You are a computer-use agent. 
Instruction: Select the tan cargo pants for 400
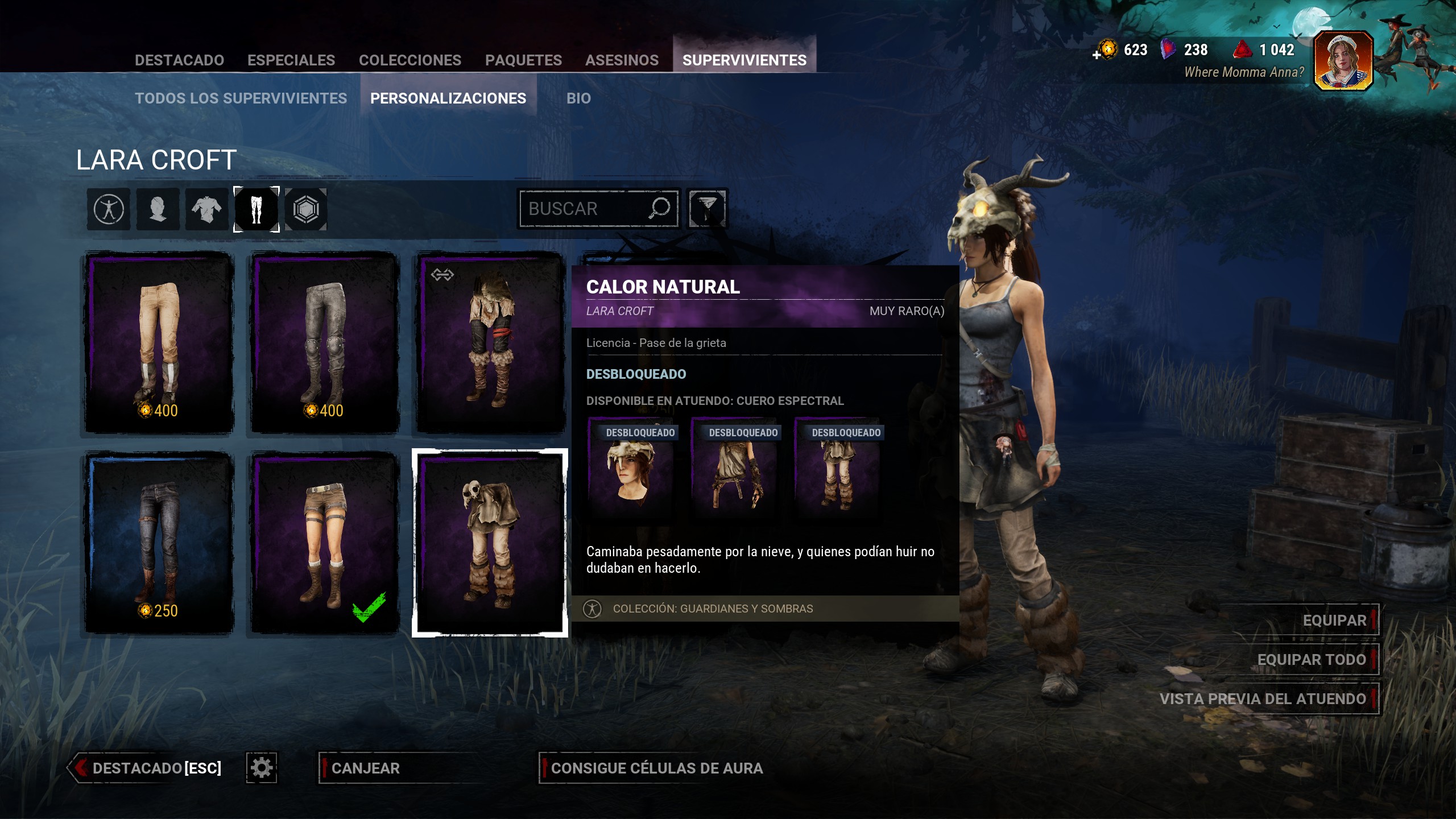(159, 342)
